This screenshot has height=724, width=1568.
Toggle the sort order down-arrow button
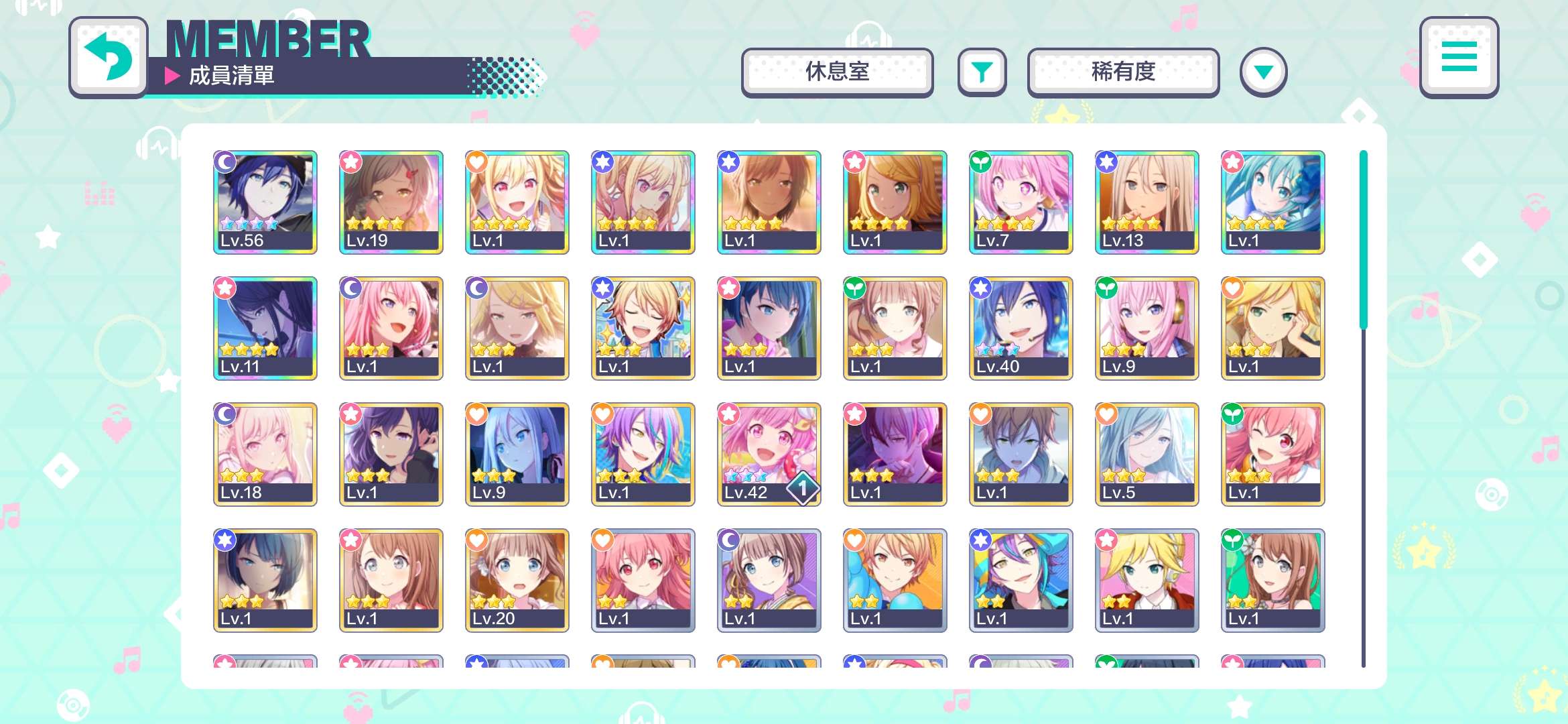(1262, 72)
